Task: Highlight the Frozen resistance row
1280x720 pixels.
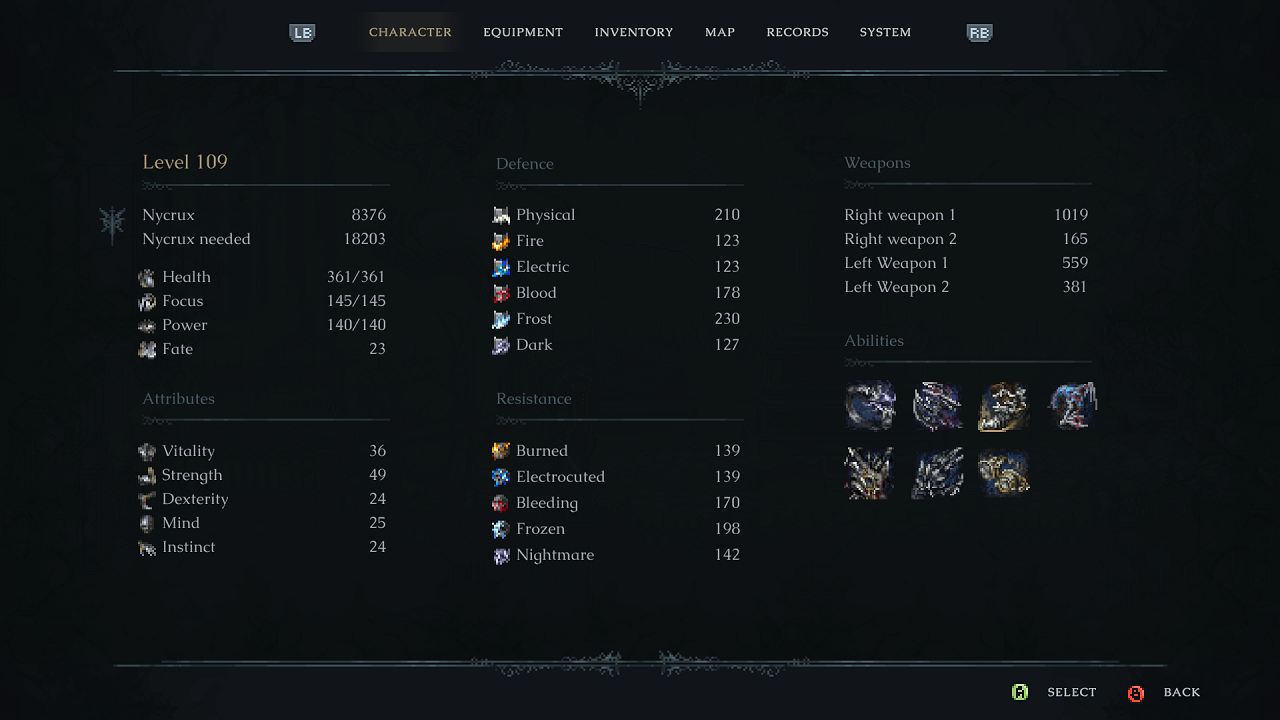Action: [x=617, y=529]
